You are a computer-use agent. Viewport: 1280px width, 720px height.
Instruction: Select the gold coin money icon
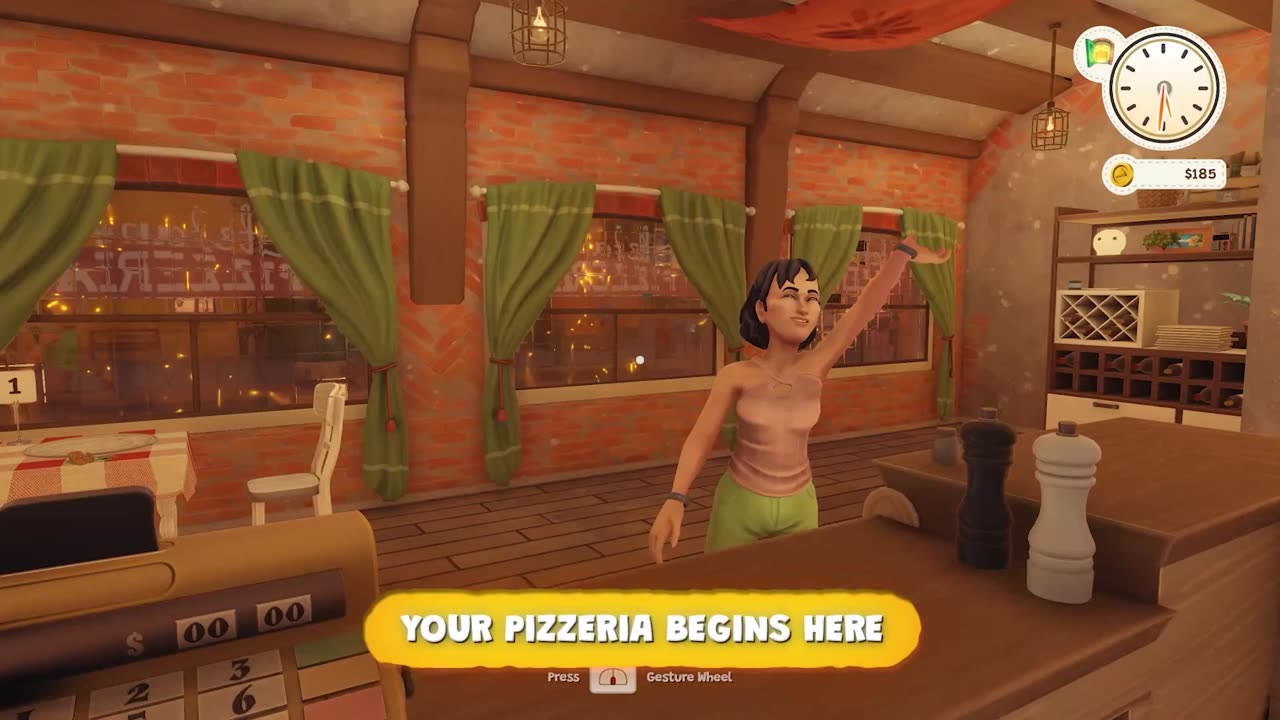point(1122,175)
